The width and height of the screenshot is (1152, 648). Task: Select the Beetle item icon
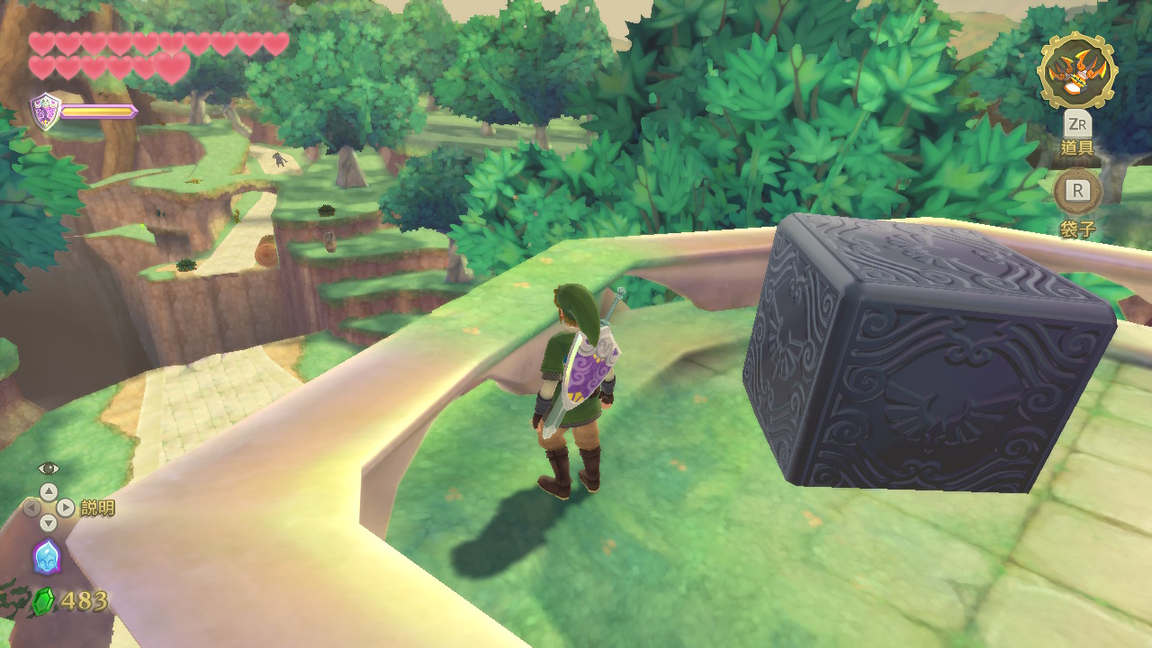[x=1076, y=71]
